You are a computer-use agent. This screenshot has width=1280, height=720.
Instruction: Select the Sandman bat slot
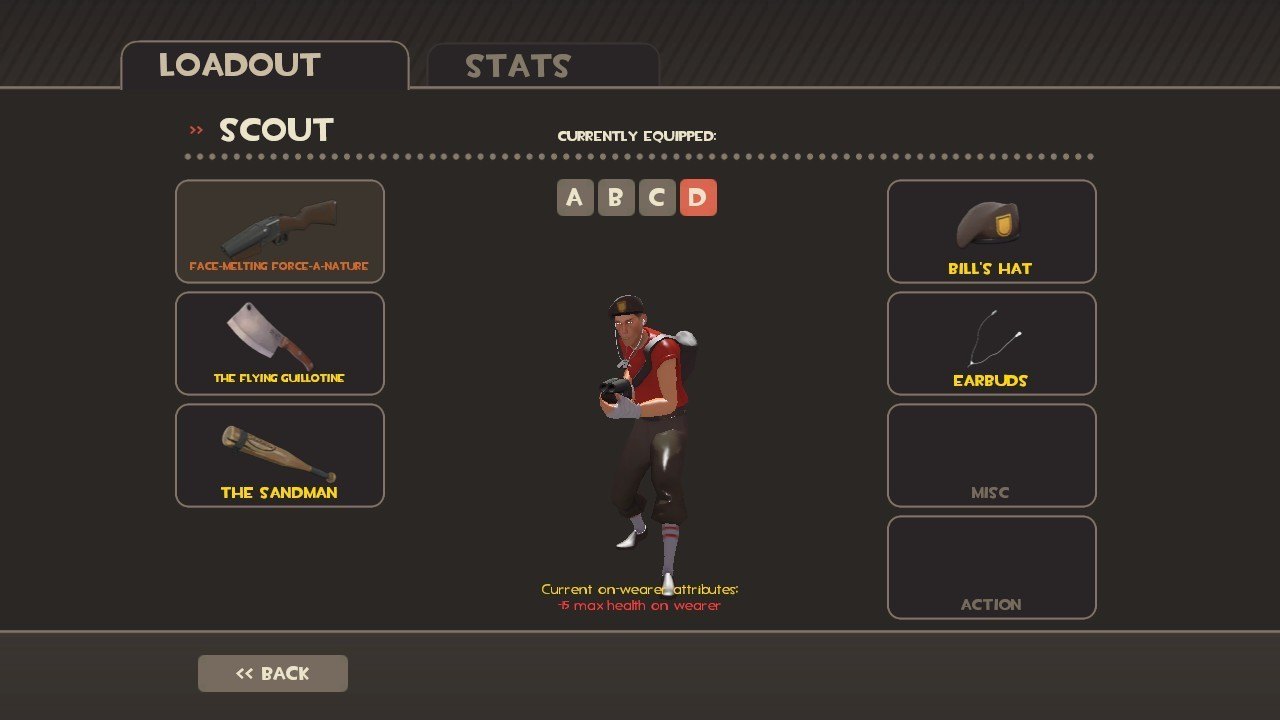[280, 455]
